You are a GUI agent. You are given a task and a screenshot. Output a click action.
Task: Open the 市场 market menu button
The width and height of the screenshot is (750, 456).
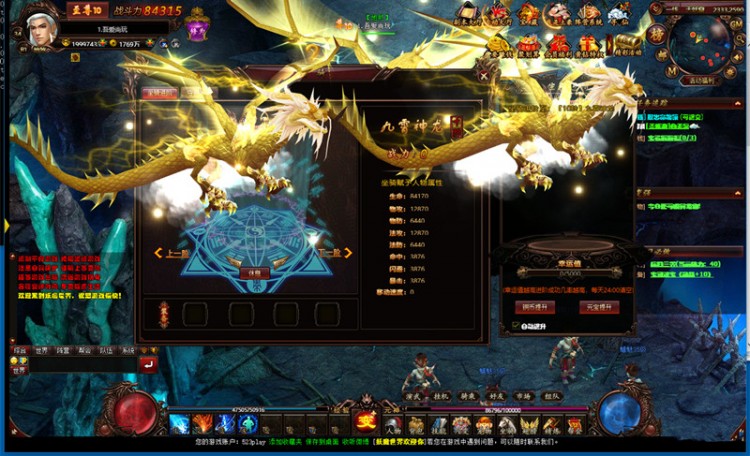pyautogui.click(x=521, y=396)
